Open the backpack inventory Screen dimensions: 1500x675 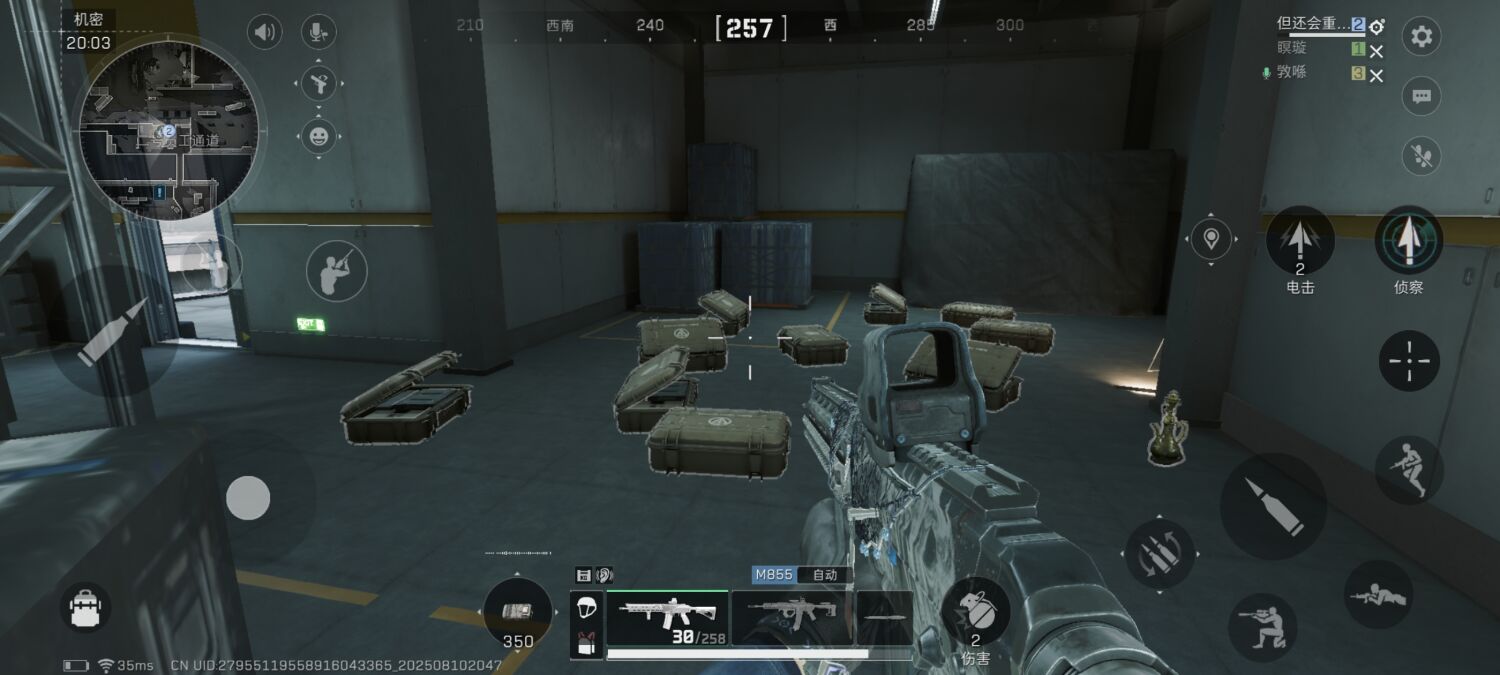(85, 607)
